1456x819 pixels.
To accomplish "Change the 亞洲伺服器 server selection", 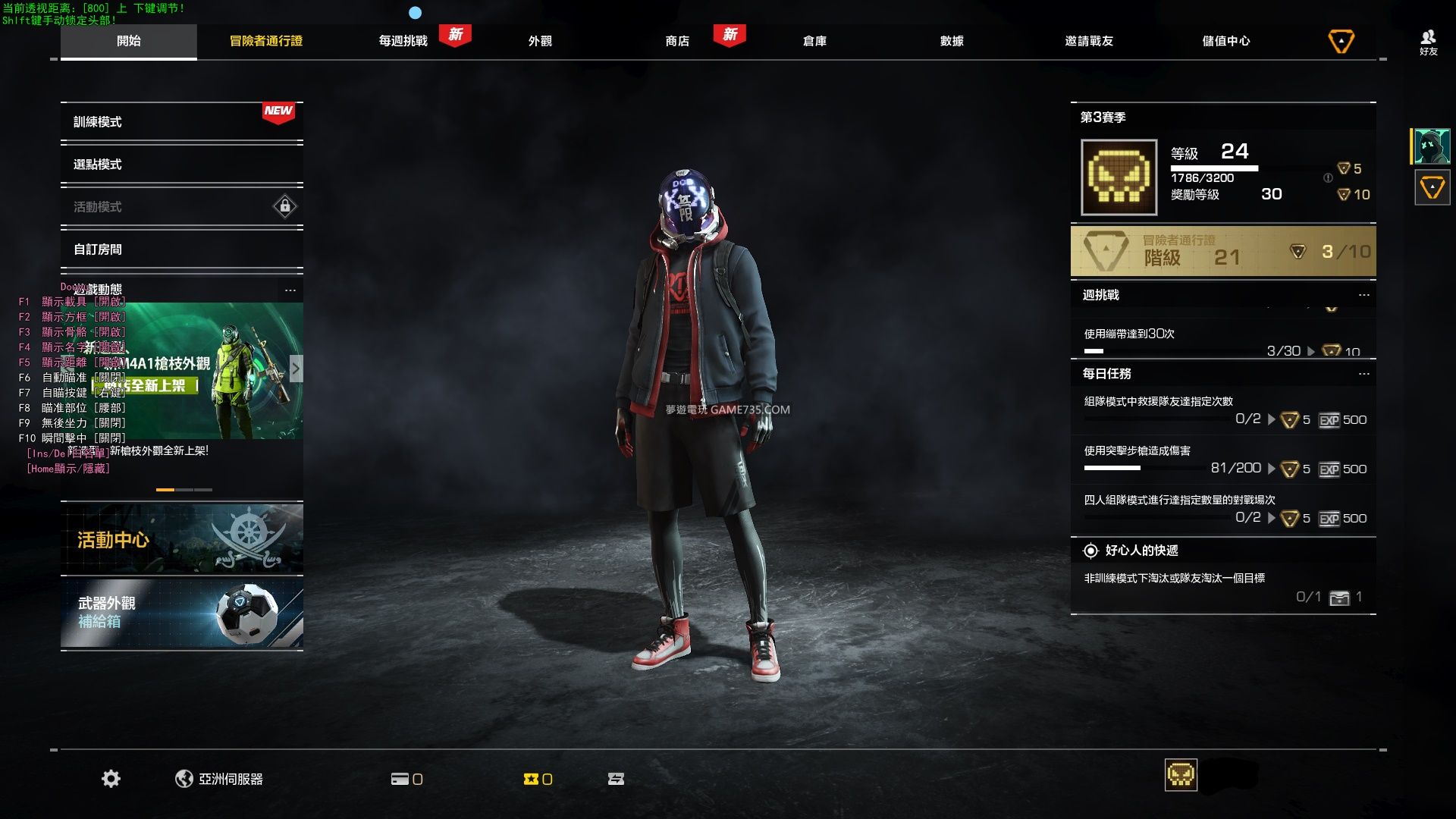I will pos(220,779).
